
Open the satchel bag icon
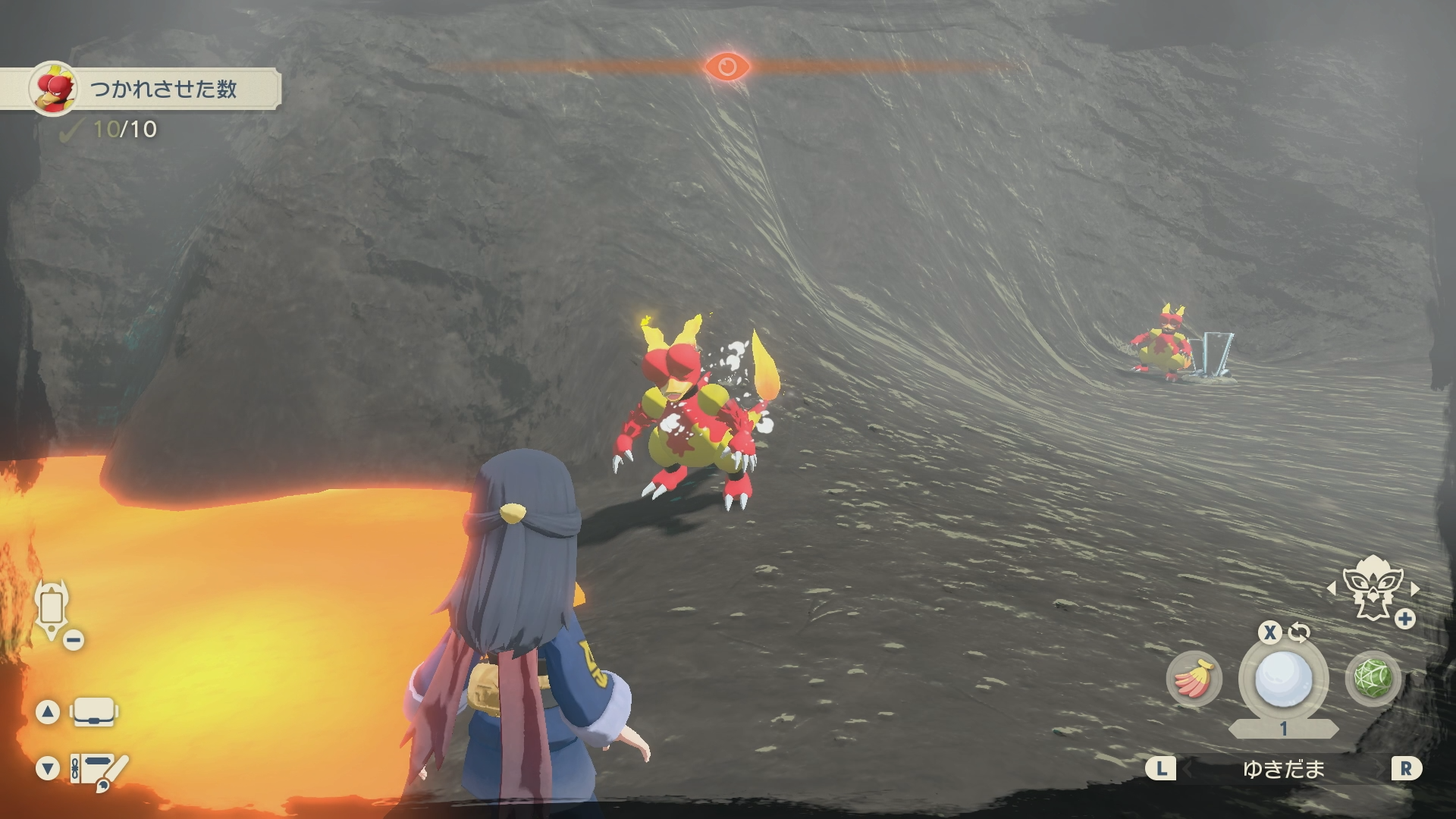(94, 712)
